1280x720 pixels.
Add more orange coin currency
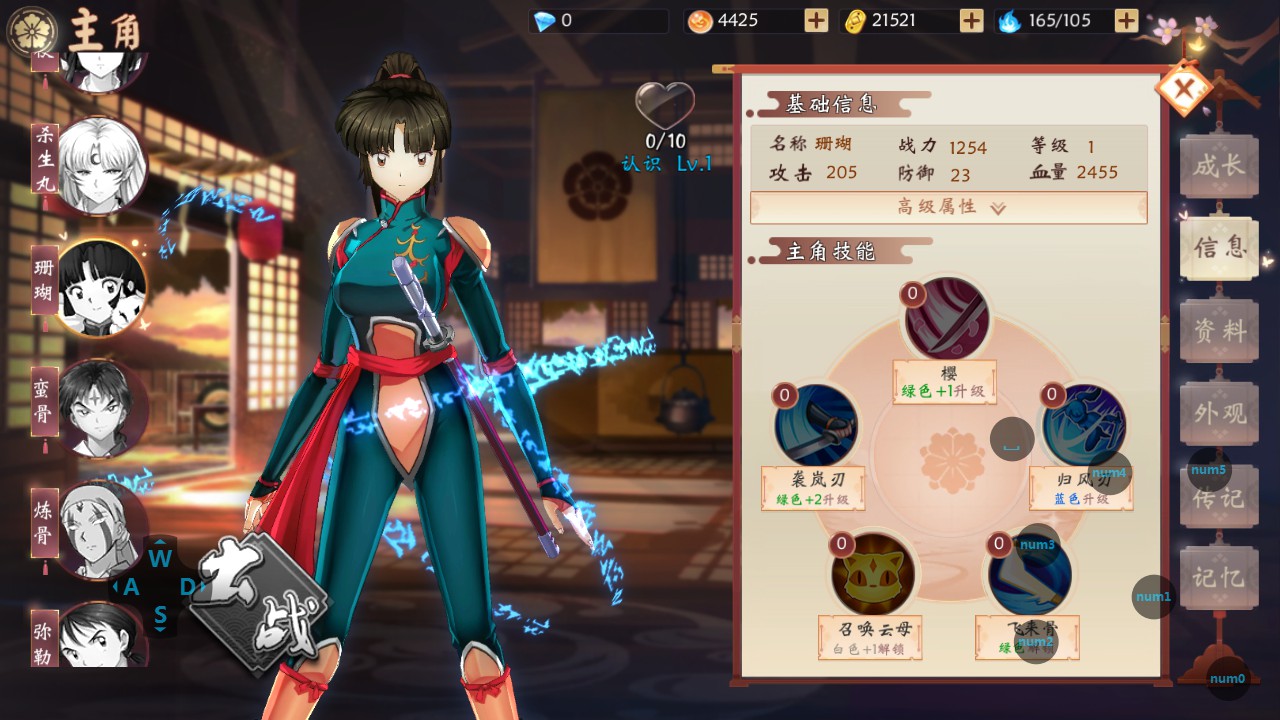(x=816, y=21)
